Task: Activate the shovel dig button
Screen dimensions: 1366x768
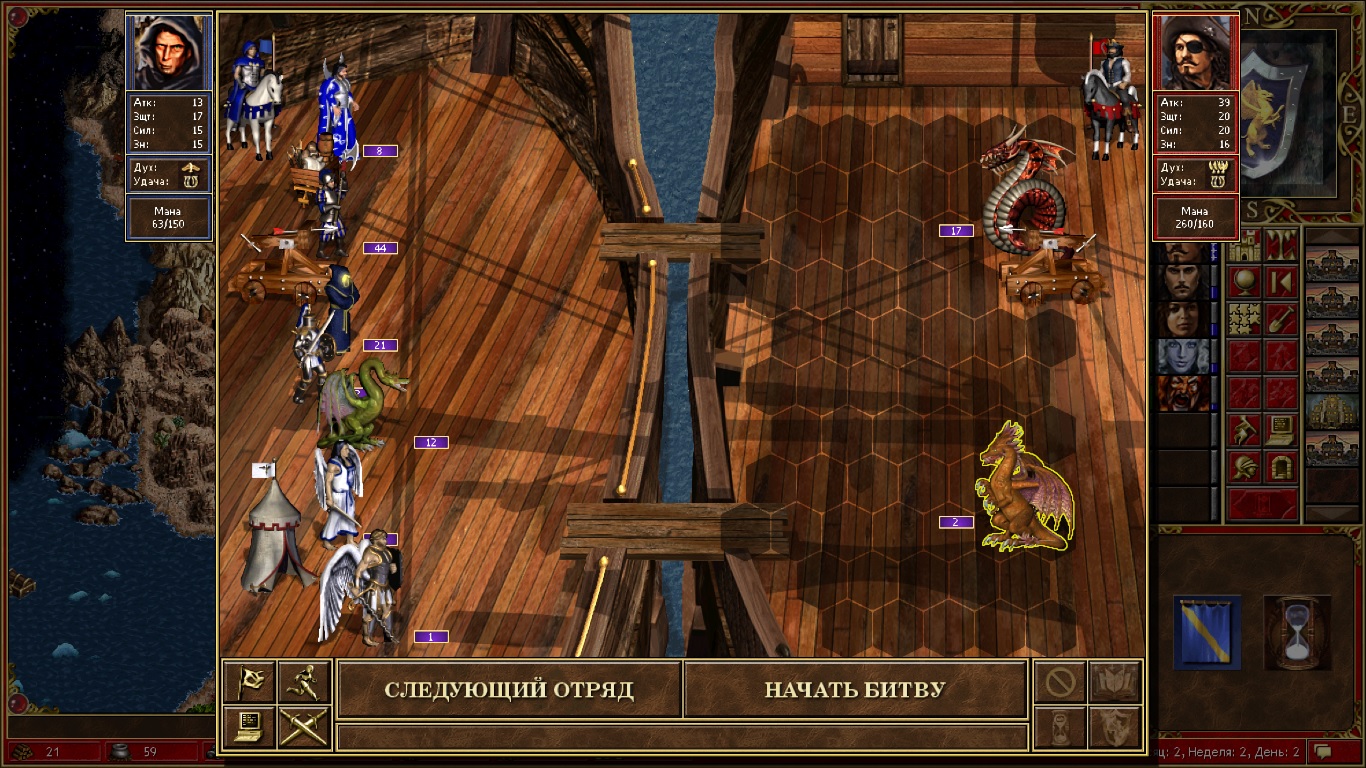Action: coord(1281,319)
